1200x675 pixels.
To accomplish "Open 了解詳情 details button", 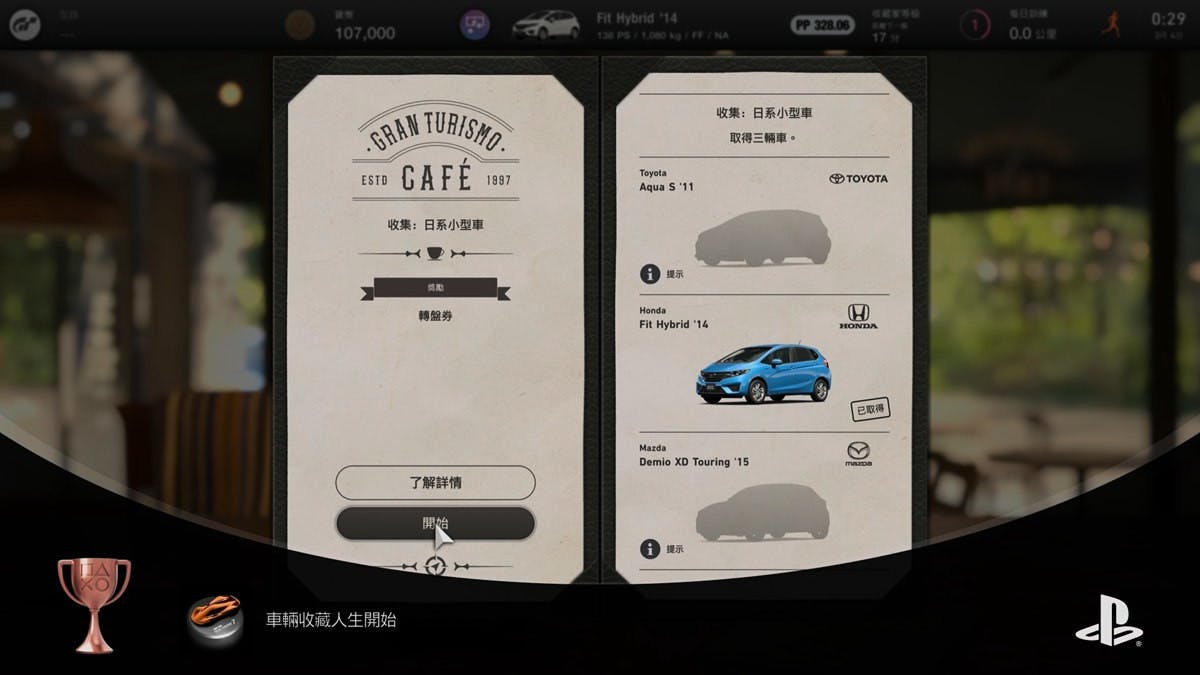I will 435,482.
